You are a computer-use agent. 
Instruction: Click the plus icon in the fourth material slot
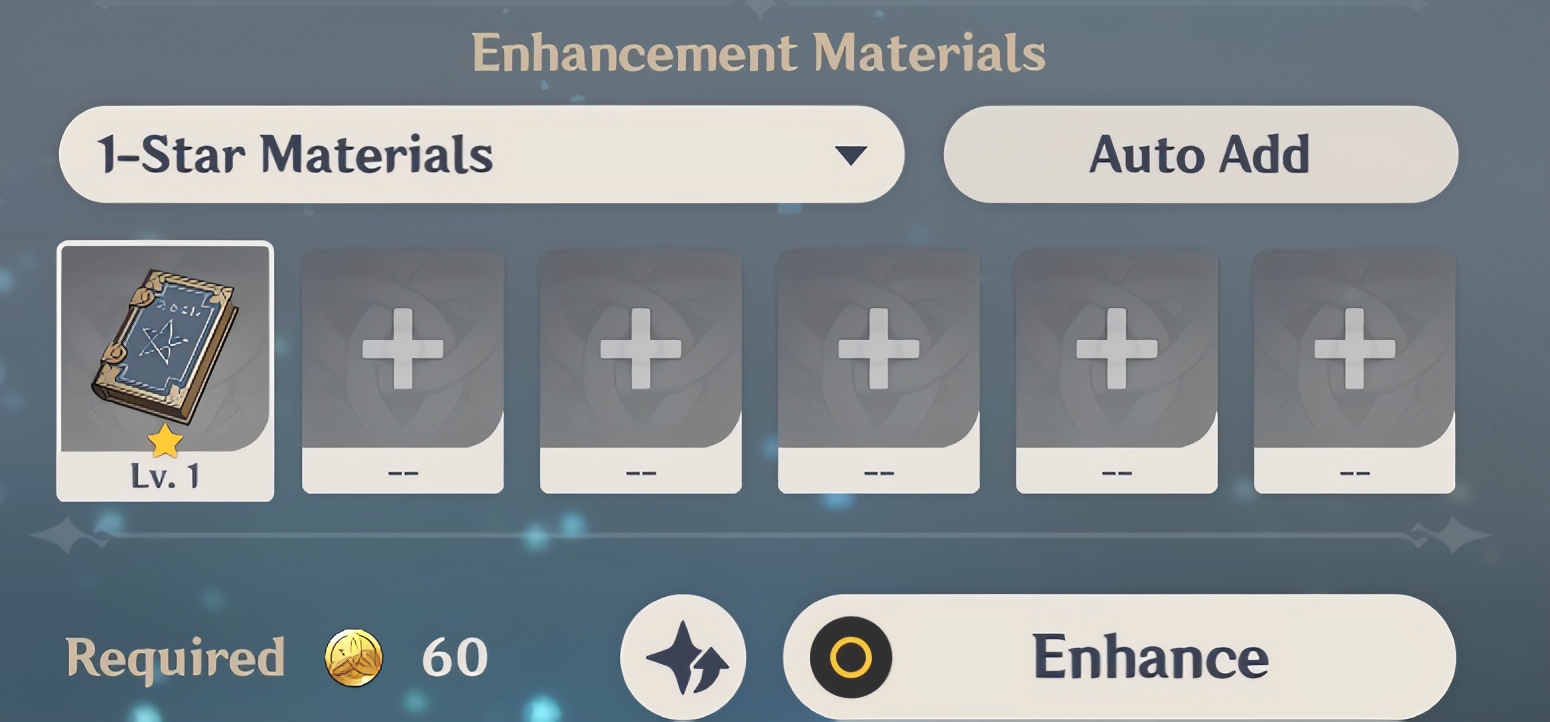(x=878, y=349)
